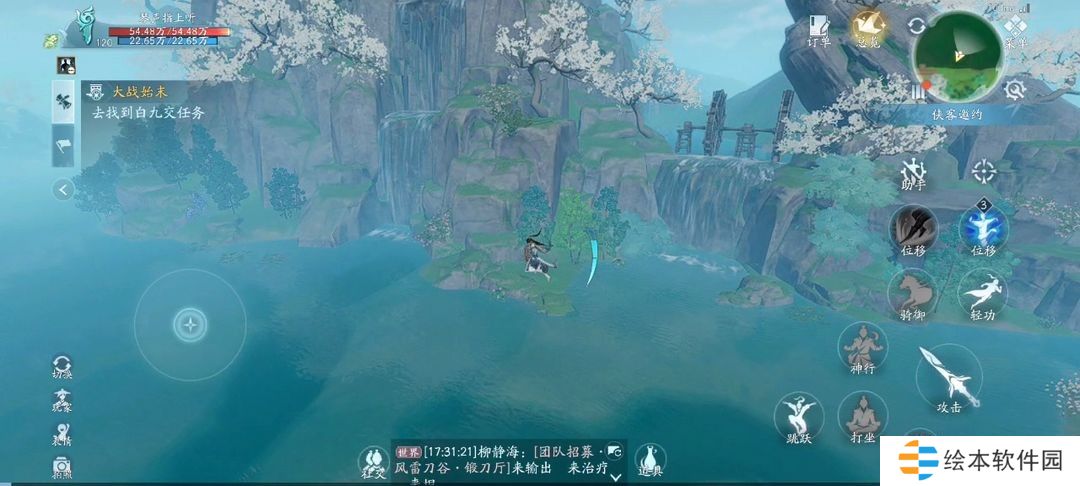Open the 道具 items button
1080x486 pixels.
(651, 461)
